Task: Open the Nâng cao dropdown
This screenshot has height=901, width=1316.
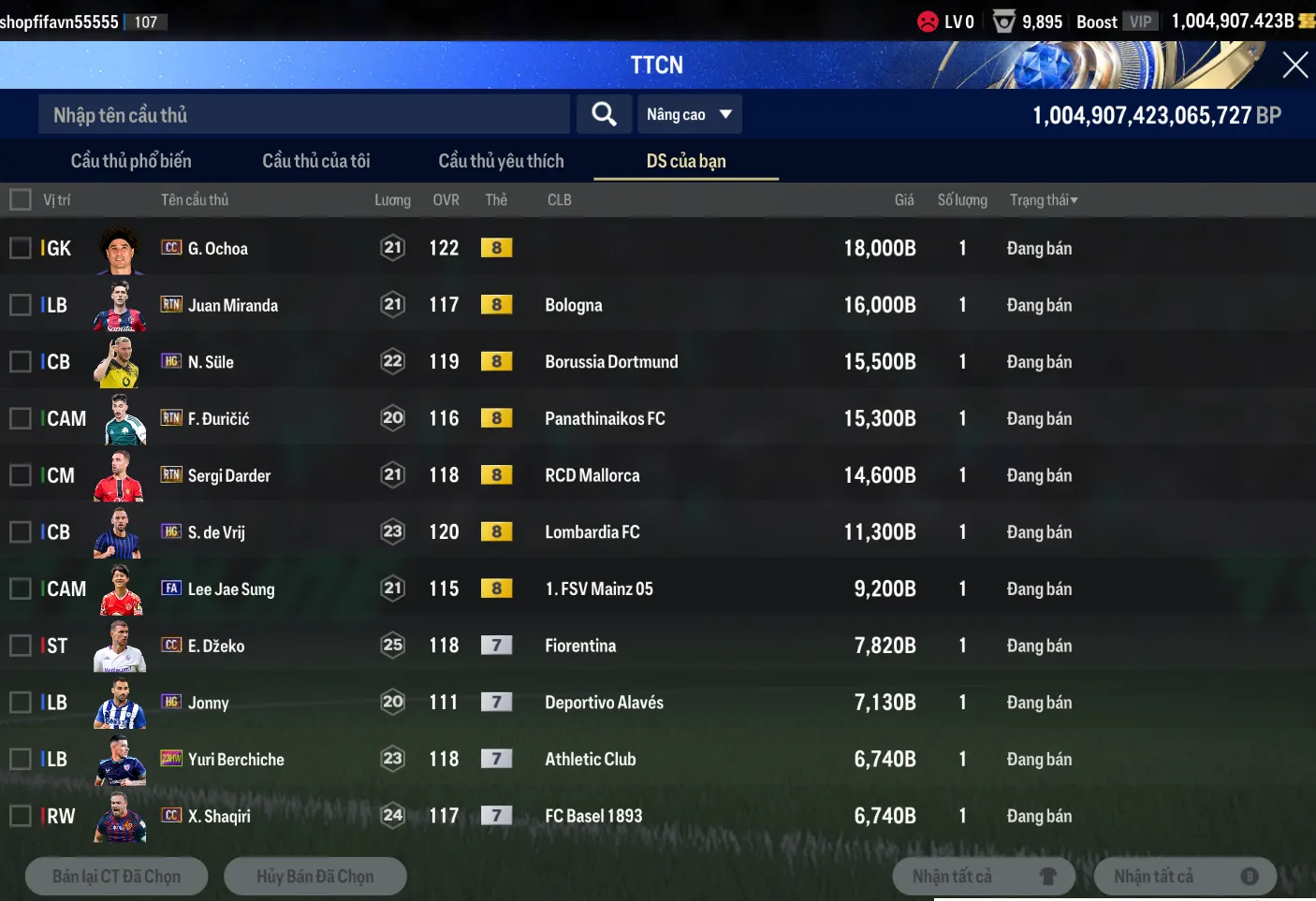Action: click(x=688, y=114)
